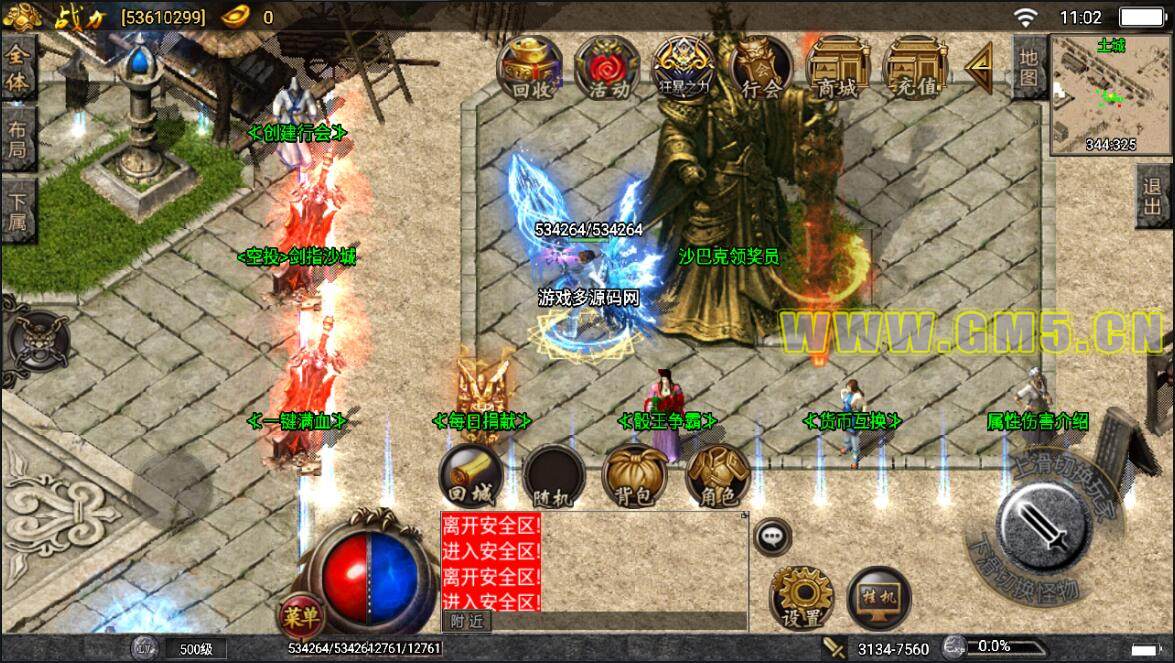This screenshot has width=1175, height=663.
Task: Select the 布局 side tab
Action: [18, 140]
